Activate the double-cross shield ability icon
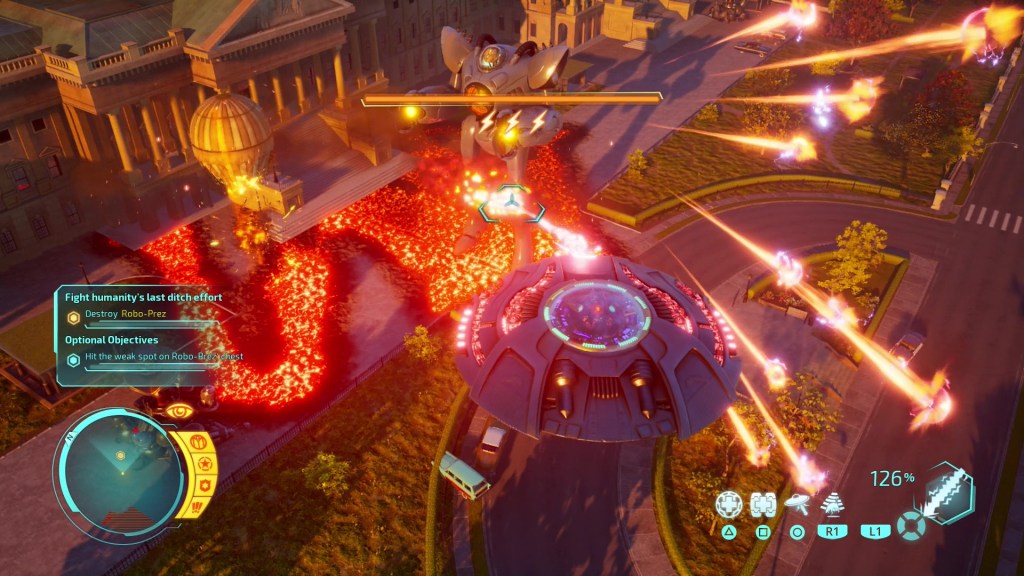The height and width of the screenshot is (576, 1024). pyautogui.click(x=763, y=504)
